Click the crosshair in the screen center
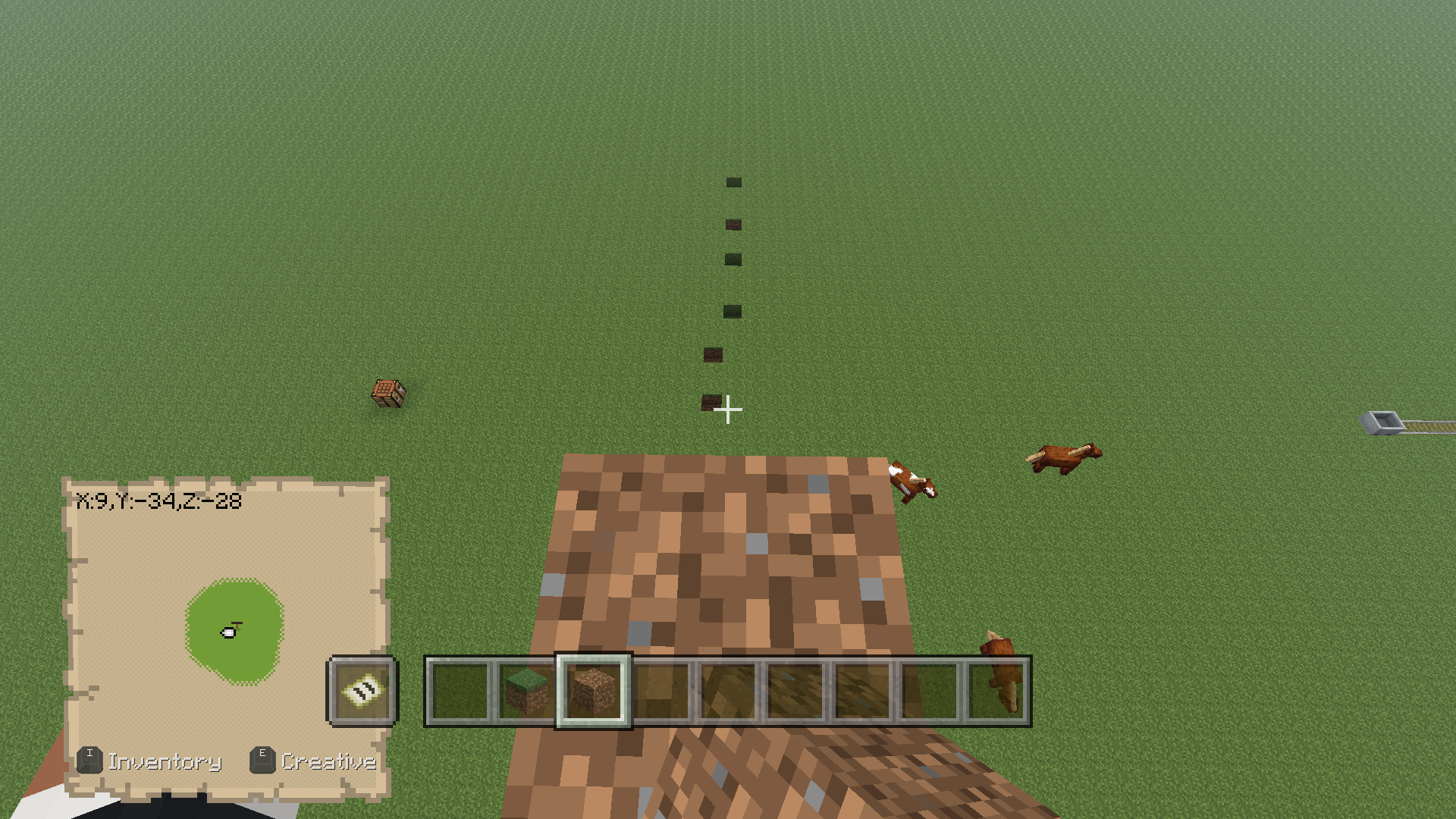The width and height of the screenshot is (1456, 819). pos(728,409)
